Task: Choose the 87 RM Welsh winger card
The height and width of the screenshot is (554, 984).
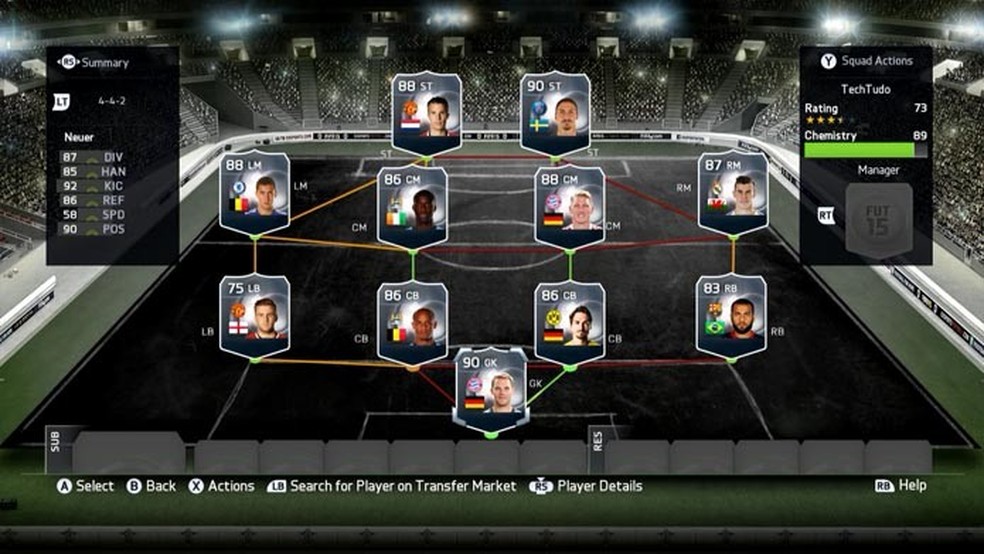Action: 732,192
